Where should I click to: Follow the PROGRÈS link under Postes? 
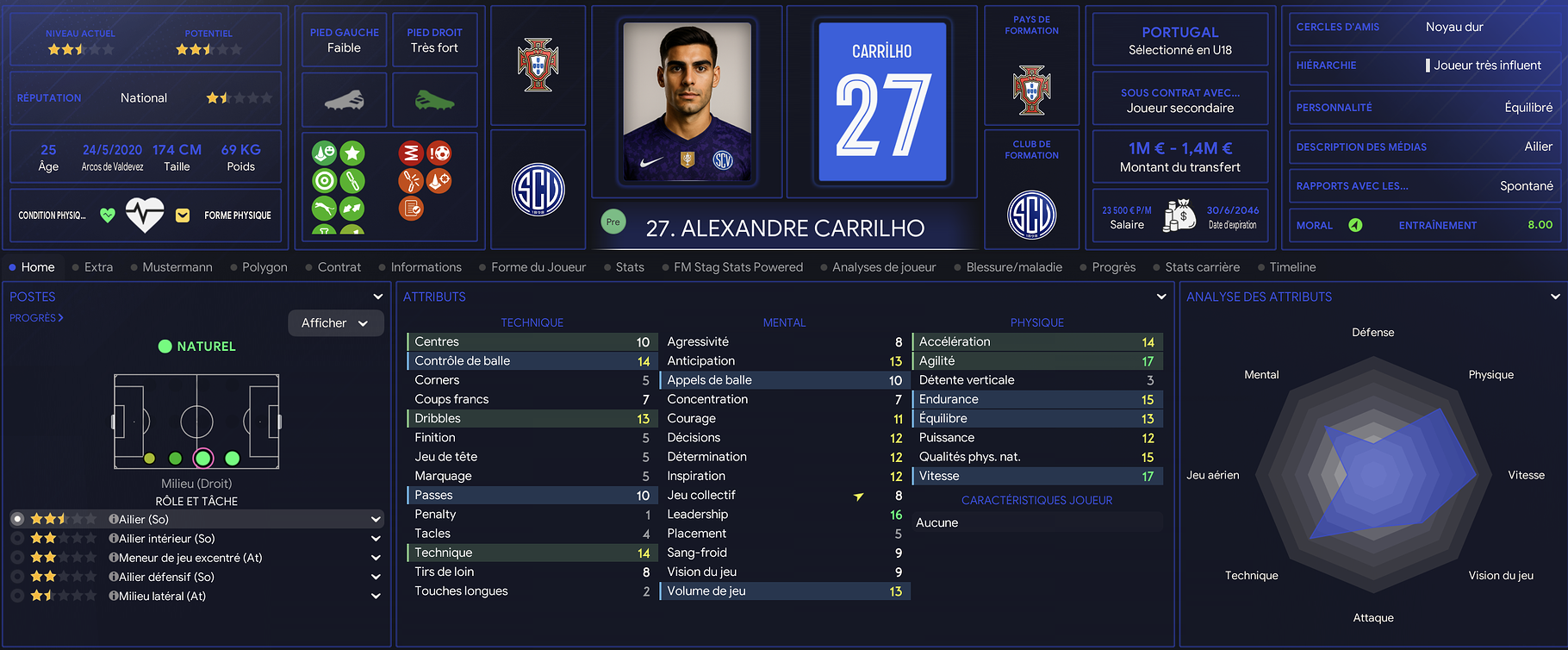[x=36, y=318]
